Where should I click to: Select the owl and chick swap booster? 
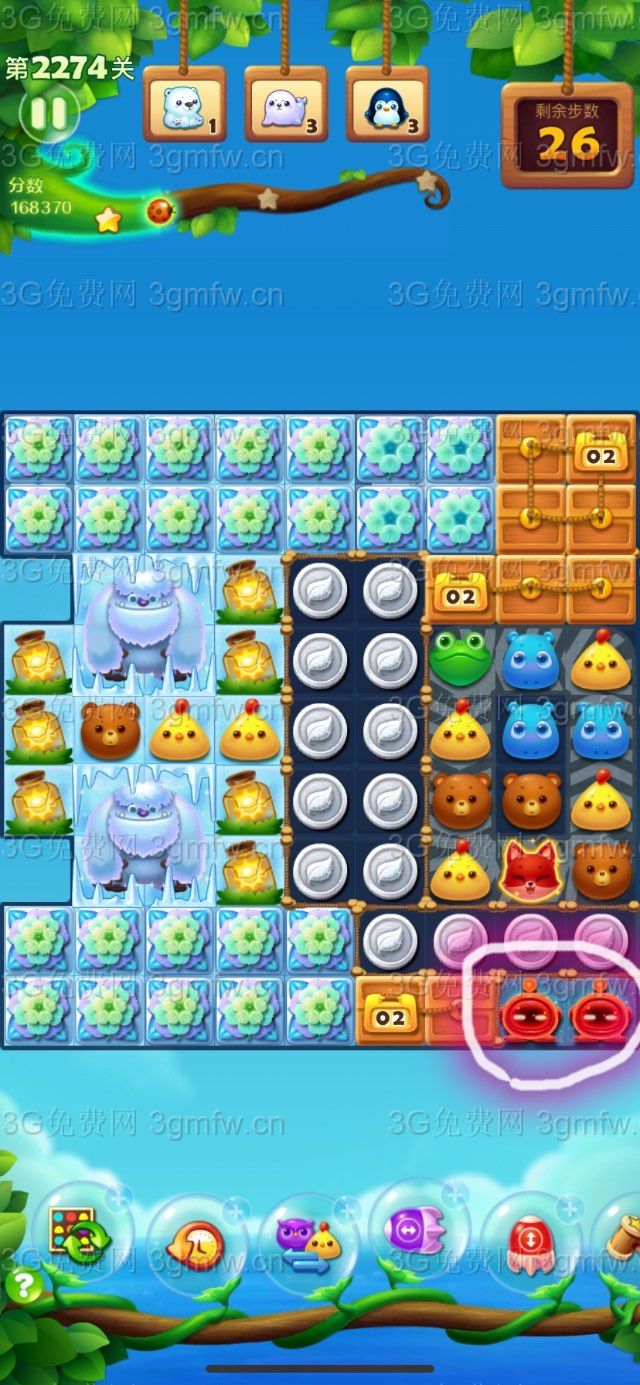308,1241
